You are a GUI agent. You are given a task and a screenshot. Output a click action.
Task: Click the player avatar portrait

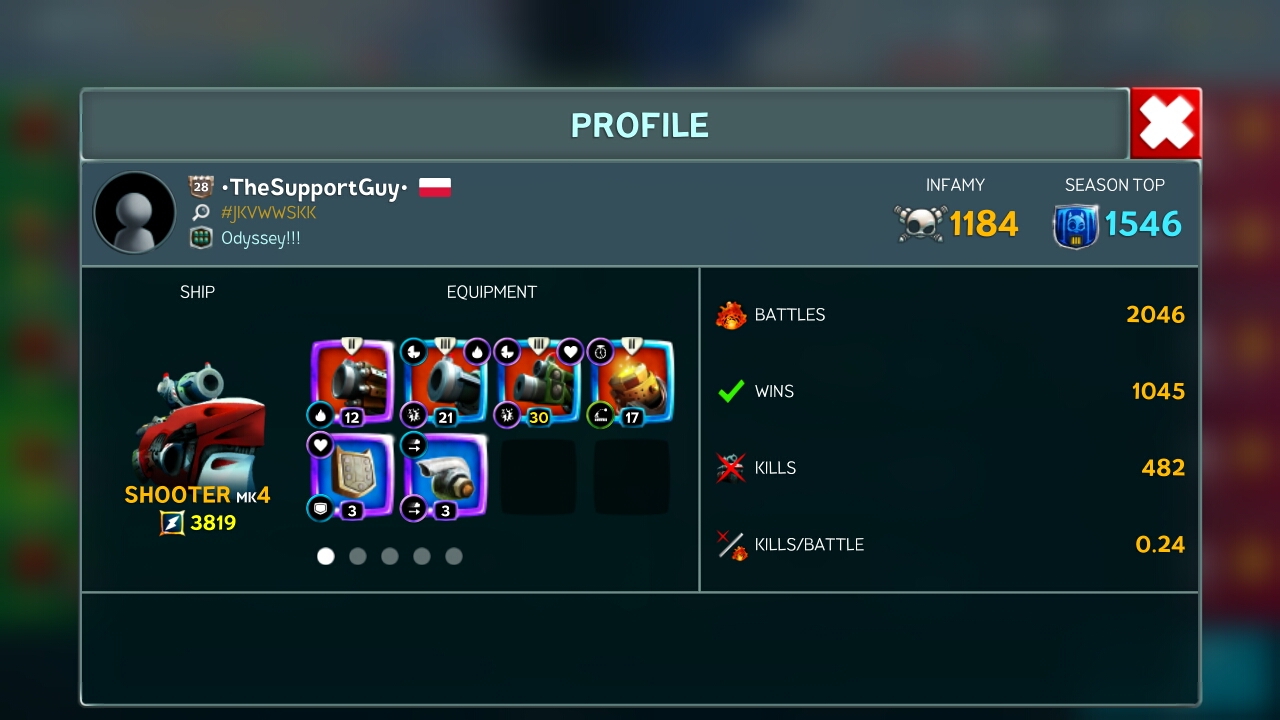(134, 212)
